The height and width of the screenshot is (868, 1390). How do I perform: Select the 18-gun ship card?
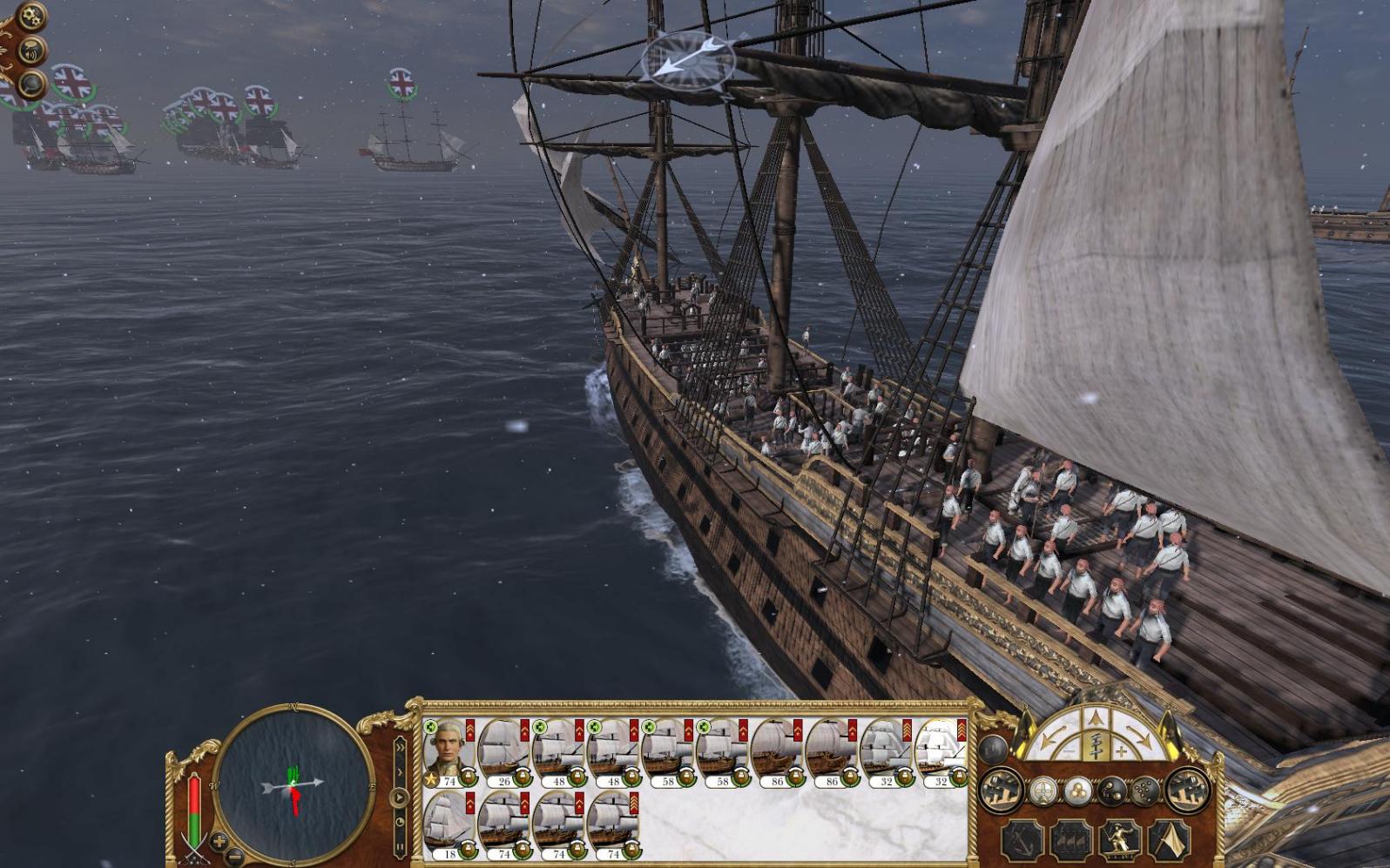pos(449,825)
